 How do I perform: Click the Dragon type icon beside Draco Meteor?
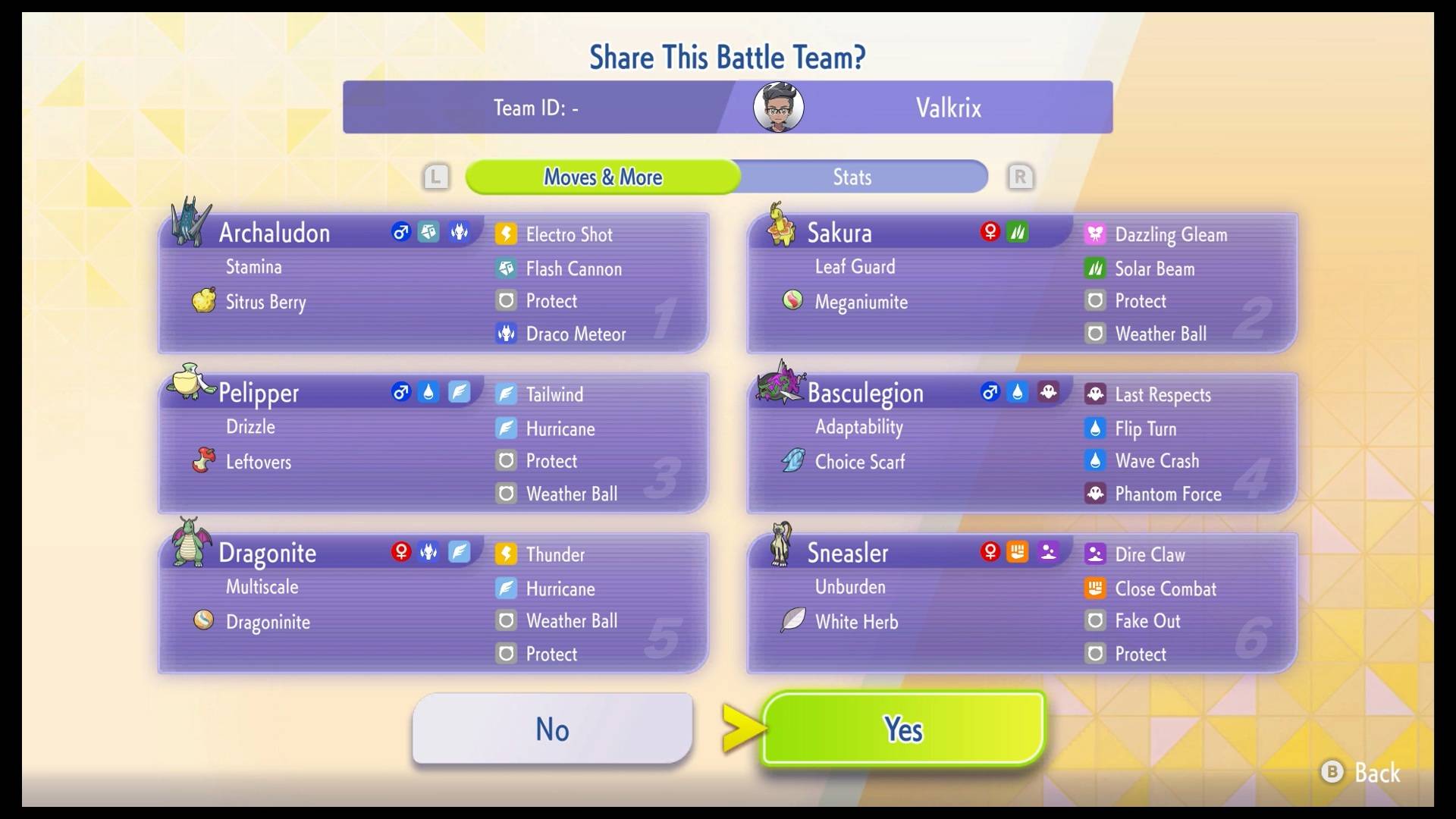pyautogui.click(x=506, y=334)
